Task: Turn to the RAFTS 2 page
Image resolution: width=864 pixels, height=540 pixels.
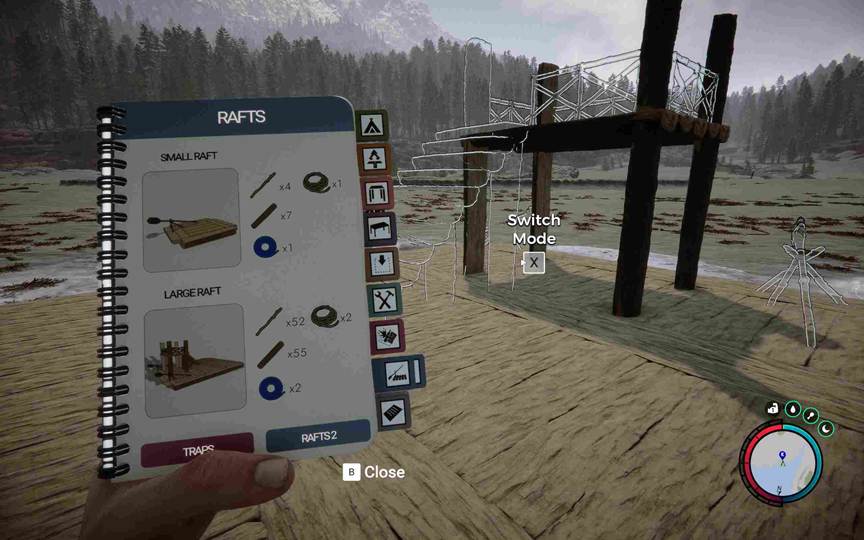Action: click(x=319, y=438)
